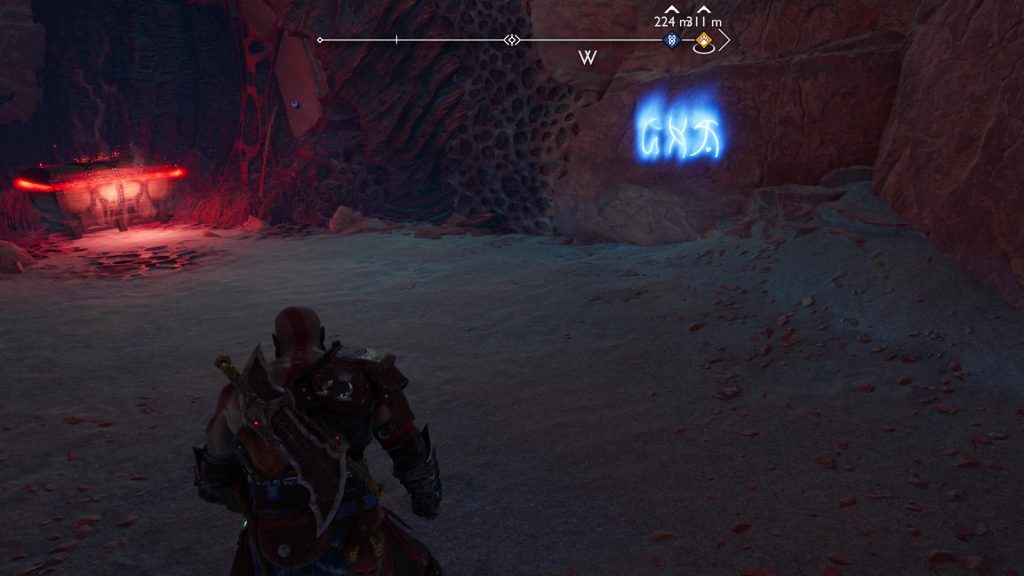
Task: Select the gold diamond objective marker
Action: pyautogui.click(x=704, y=41)
